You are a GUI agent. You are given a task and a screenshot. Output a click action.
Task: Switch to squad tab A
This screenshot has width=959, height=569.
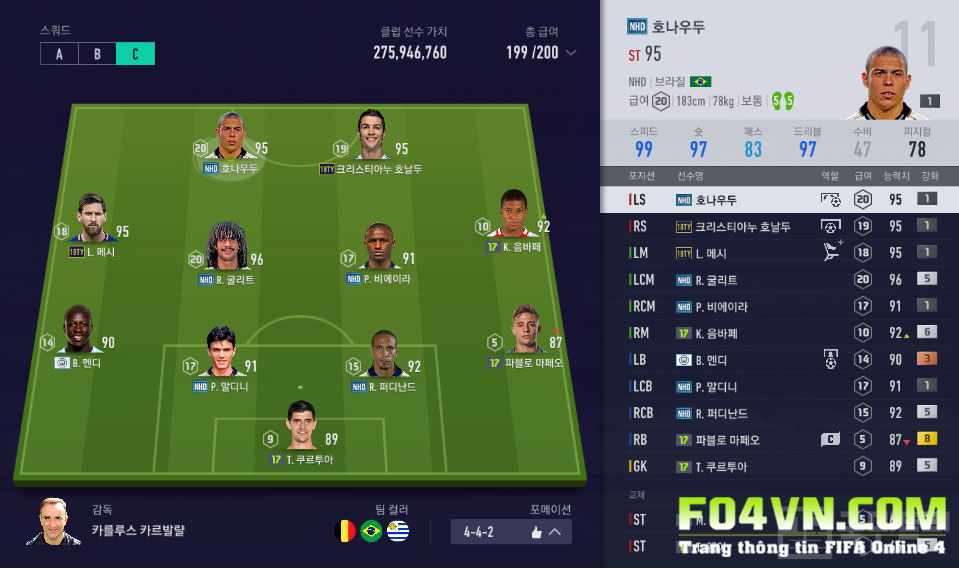pos(59,54)
